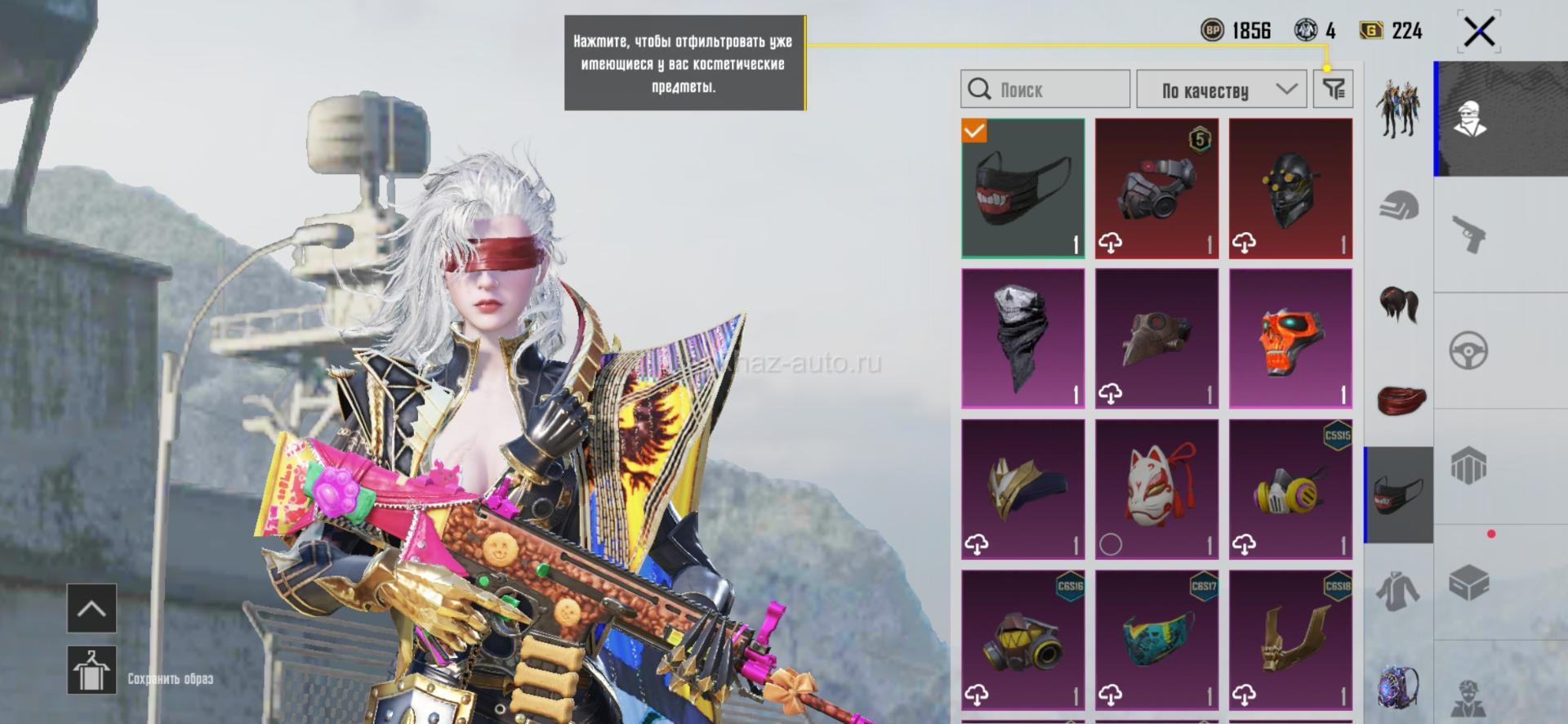Switch to the backpack category tab
Image resolution: width=1568 pixels, height=724 pixels.
click(1400, 686)
